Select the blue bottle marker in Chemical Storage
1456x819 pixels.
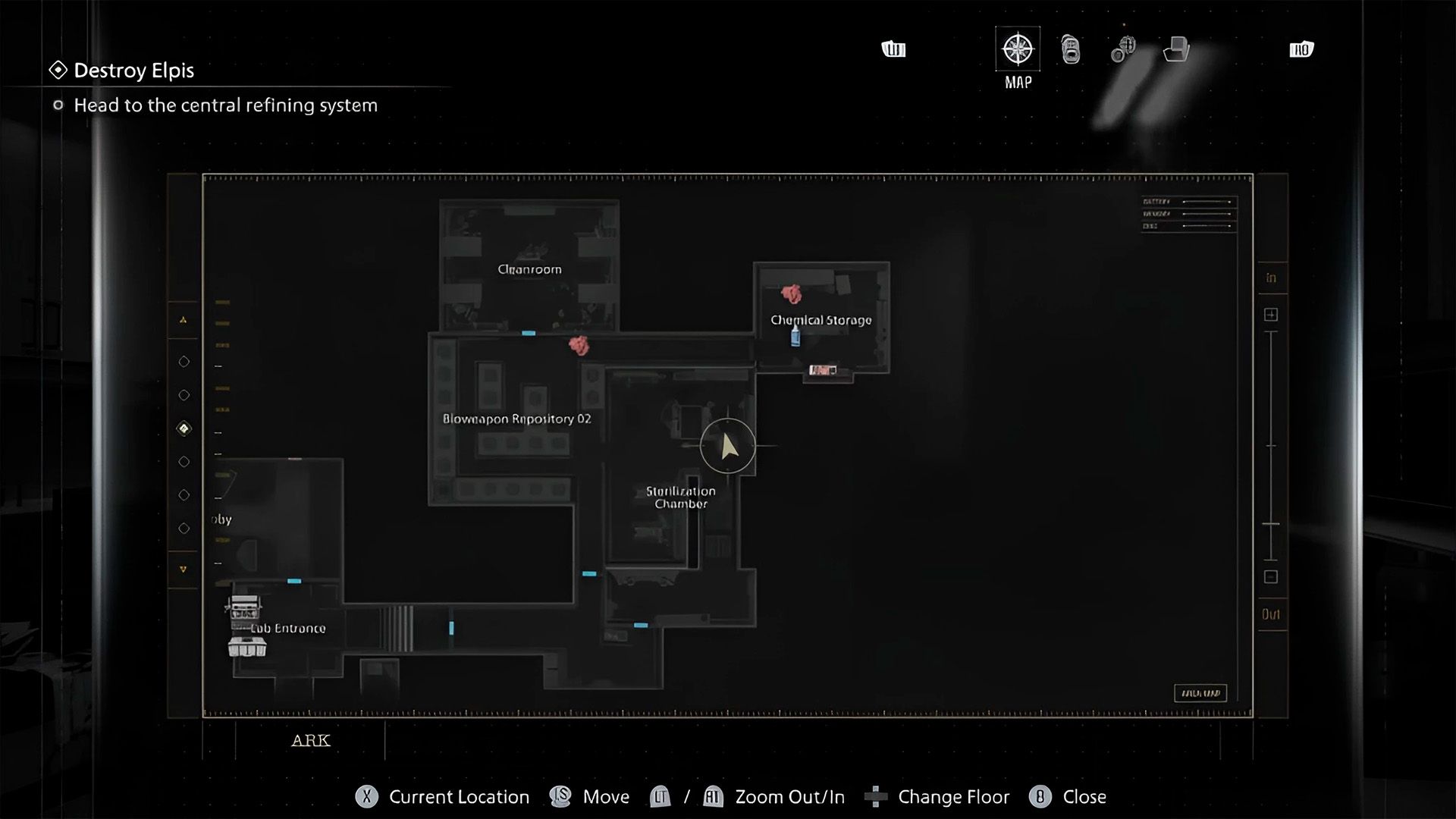click(795, 335)
